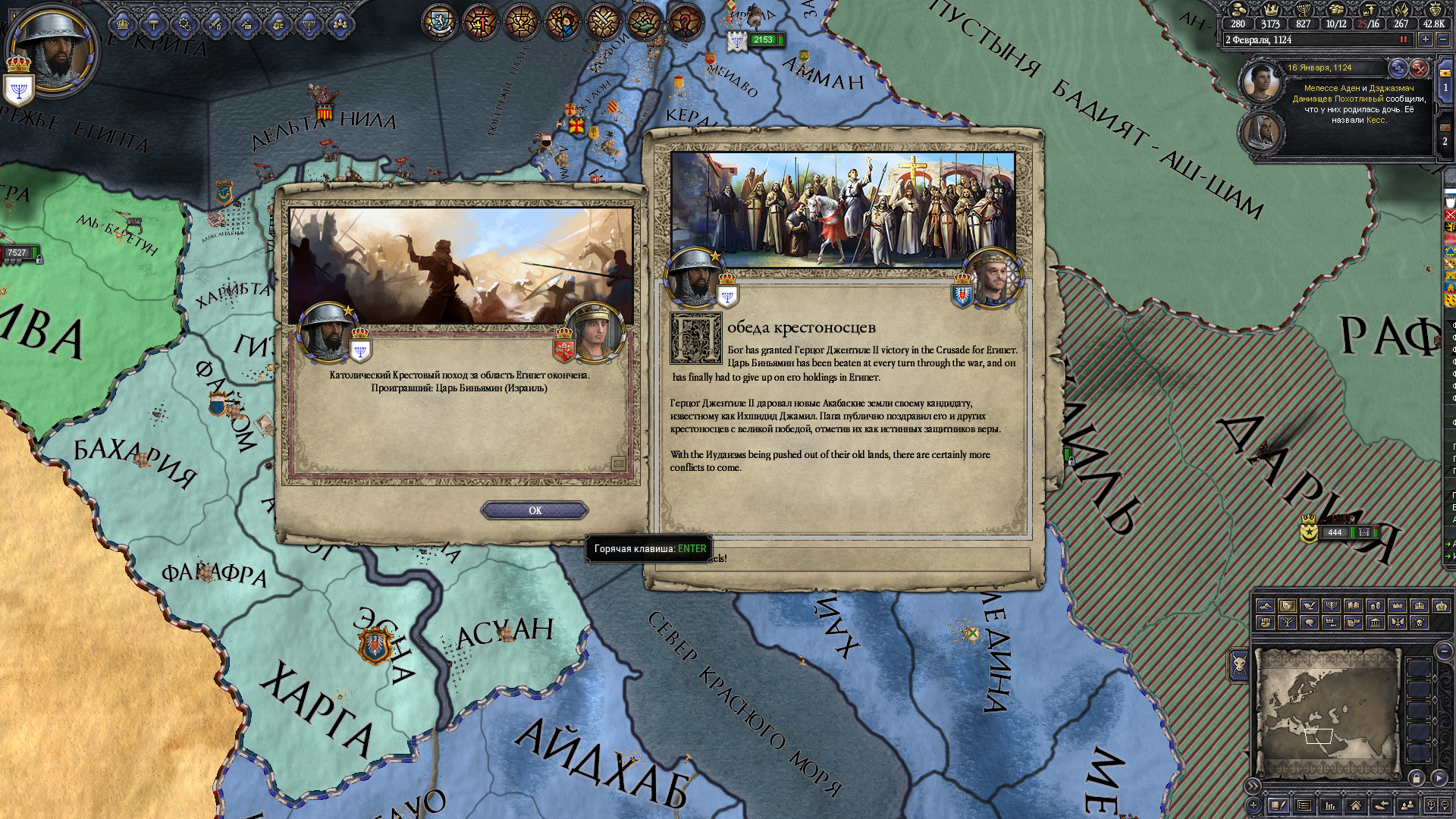
Task: Click Duke Gentile's portrait in victory panel
Action: (993, 278)
